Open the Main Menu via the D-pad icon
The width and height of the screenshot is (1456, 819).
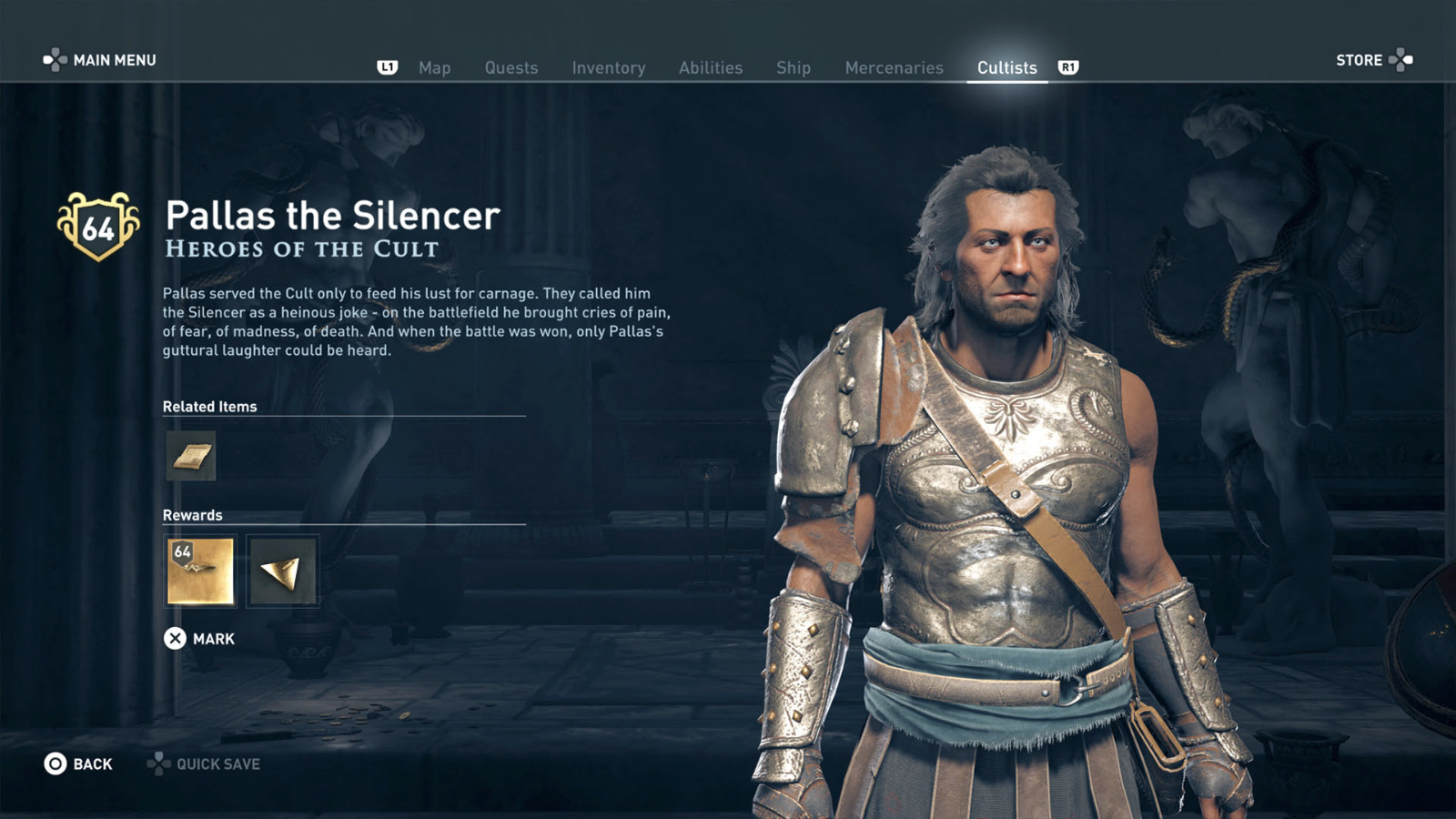click(x=57, y=60)
